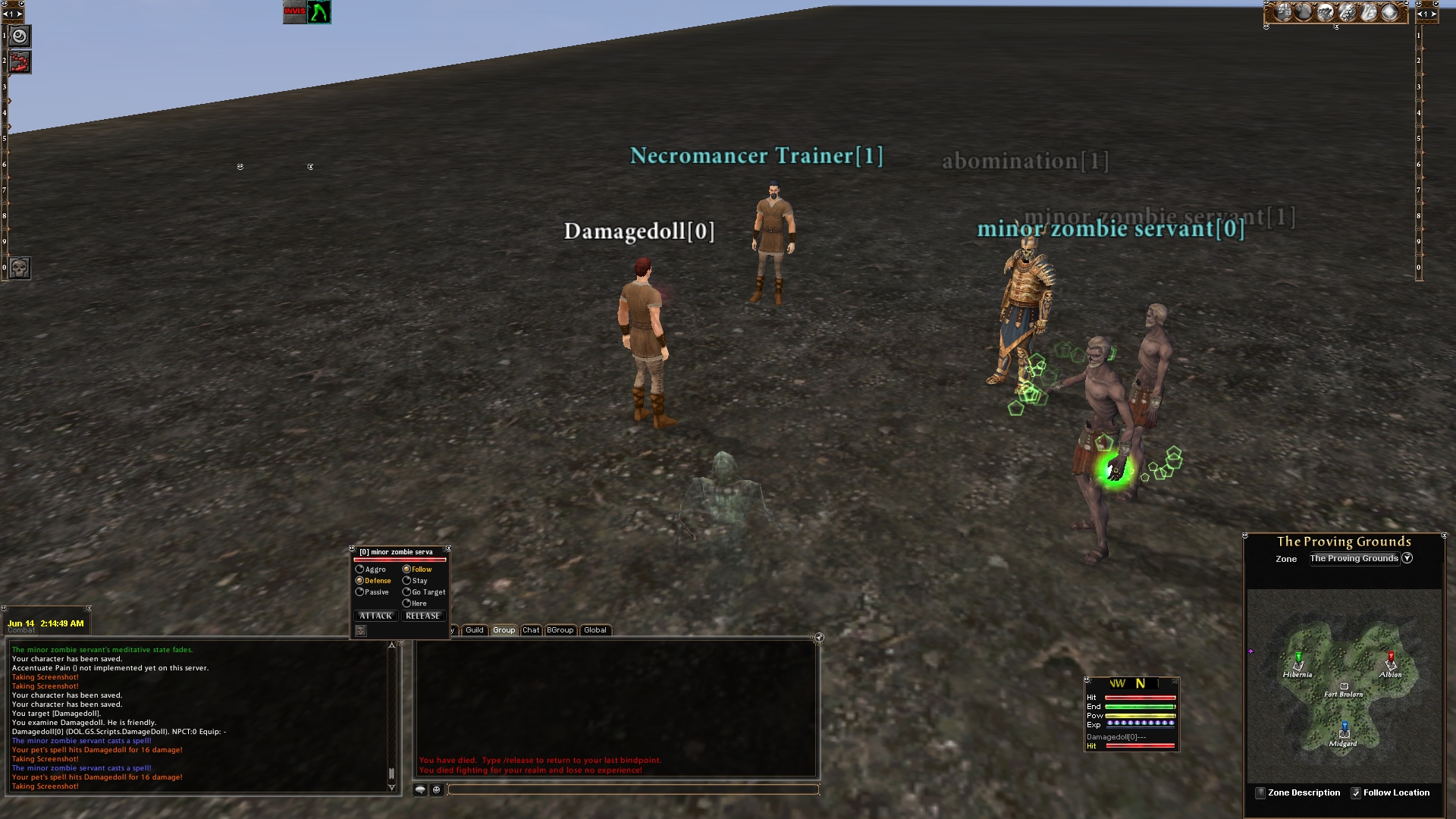Open the Zone dropdown on the map

tap(1407, 558)
